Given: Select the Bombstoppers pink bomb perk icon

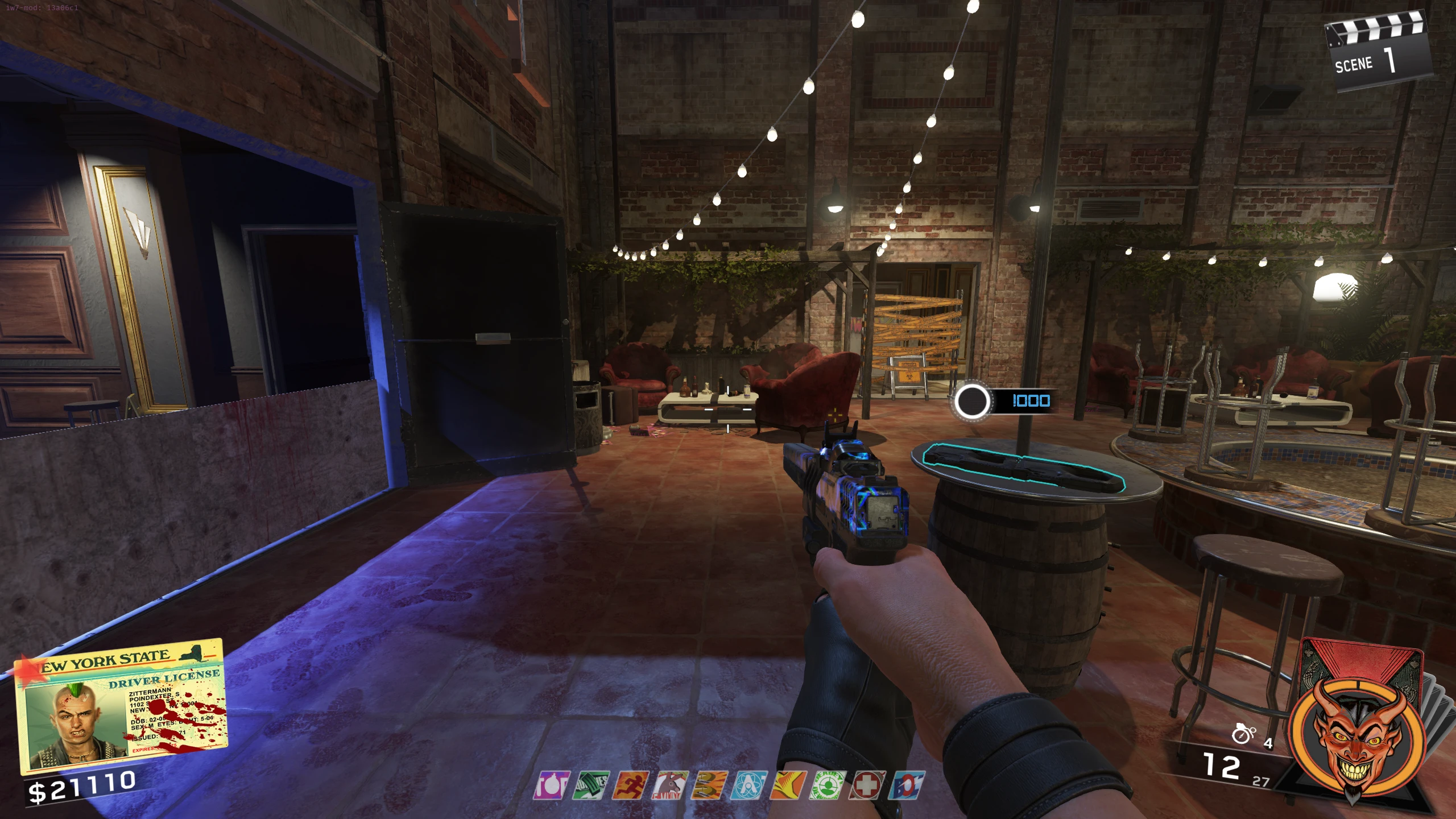Looking at the screenshot, I should point(551,785).
